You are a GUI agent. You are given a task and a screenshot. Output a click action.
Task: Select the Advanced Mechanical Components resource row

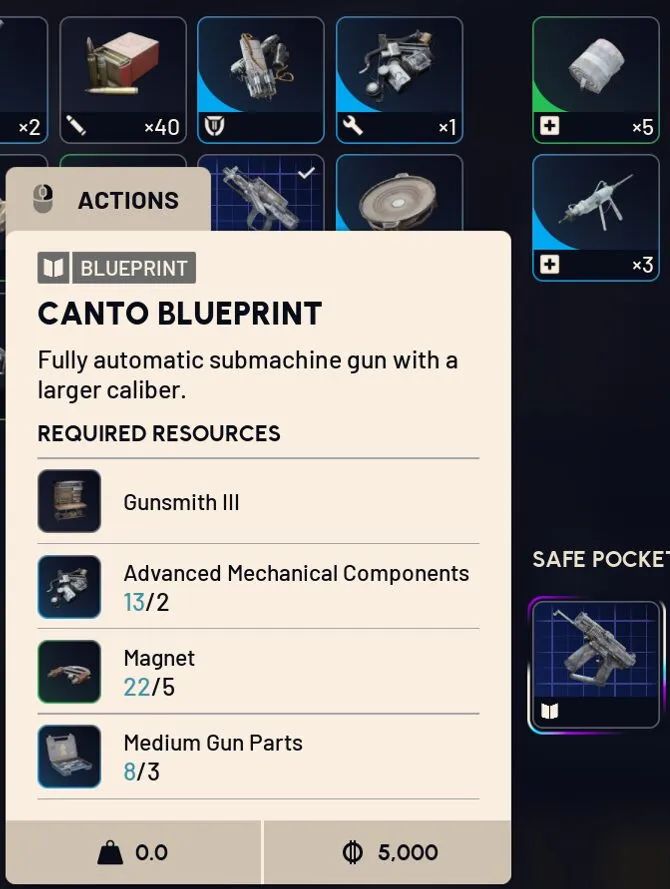[257, 587]
